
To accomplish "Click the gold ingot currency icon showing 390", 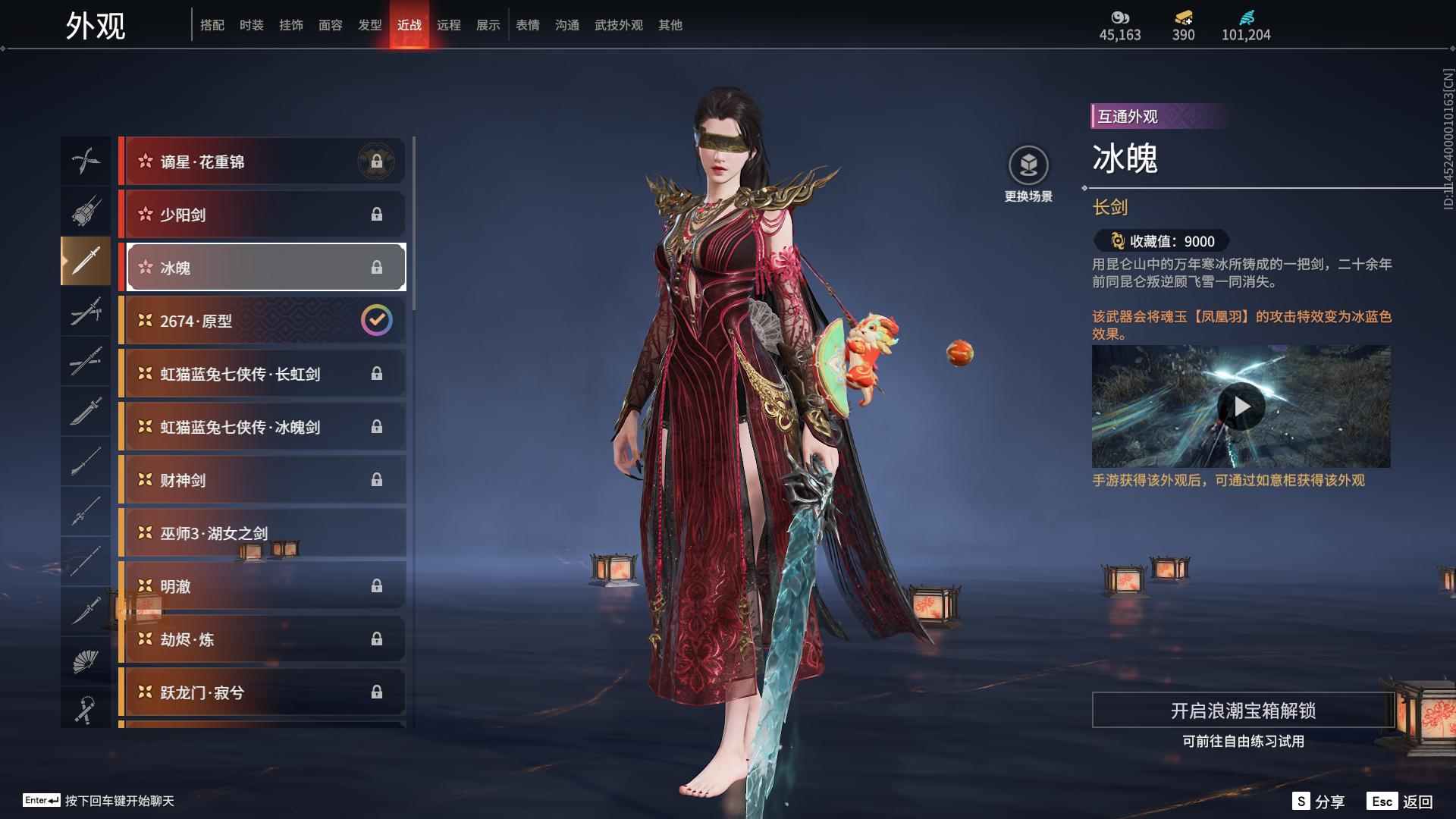I will (x=1183, y=18).
